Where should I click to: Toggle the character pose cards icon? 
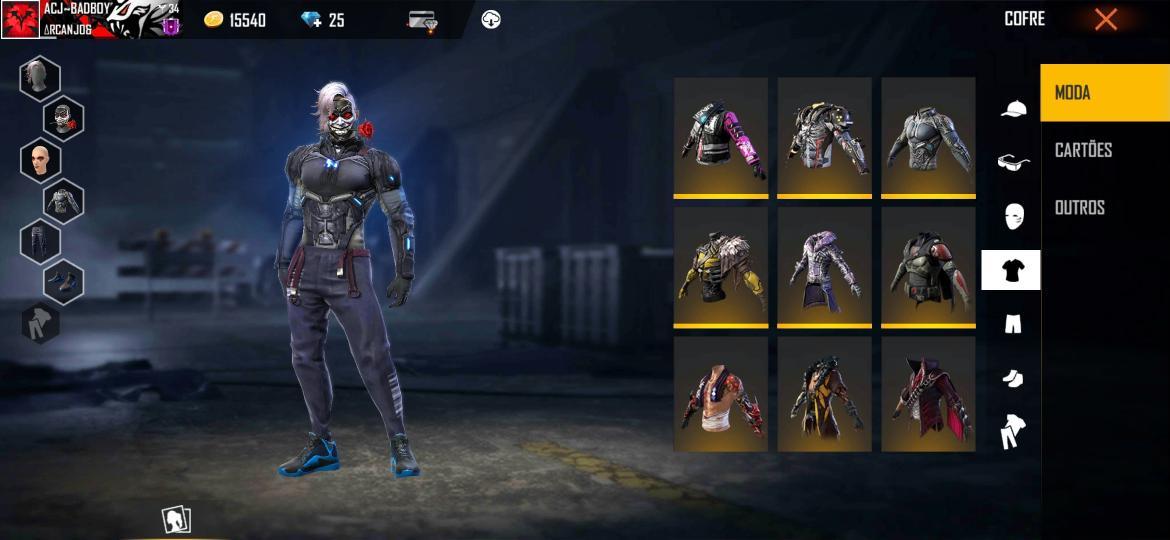click(176, 520)
